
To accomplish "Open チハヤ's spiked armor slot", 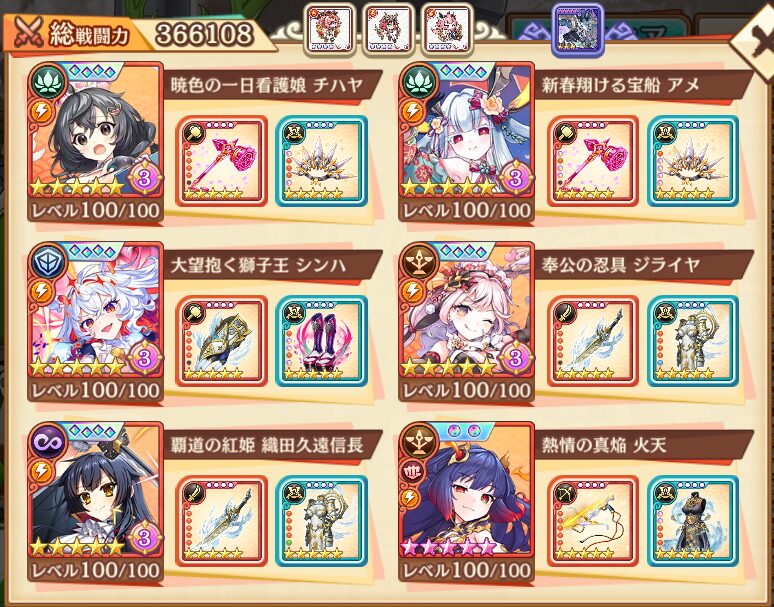I will click(x=320, y=161).
